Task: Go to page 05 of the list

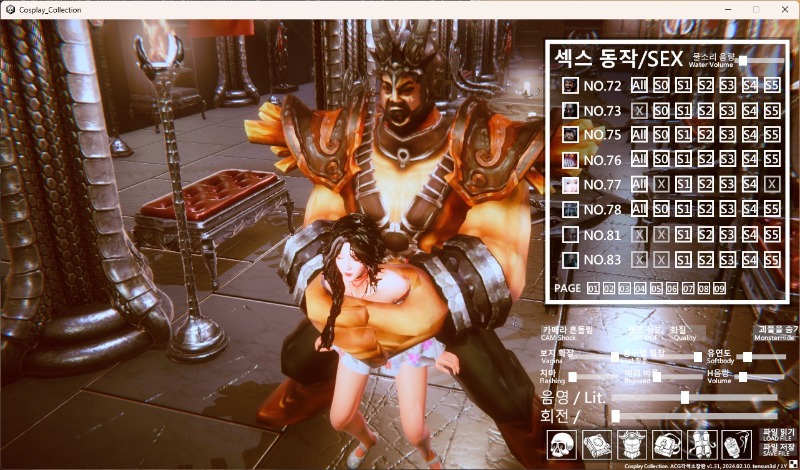Action: [656, 289]
